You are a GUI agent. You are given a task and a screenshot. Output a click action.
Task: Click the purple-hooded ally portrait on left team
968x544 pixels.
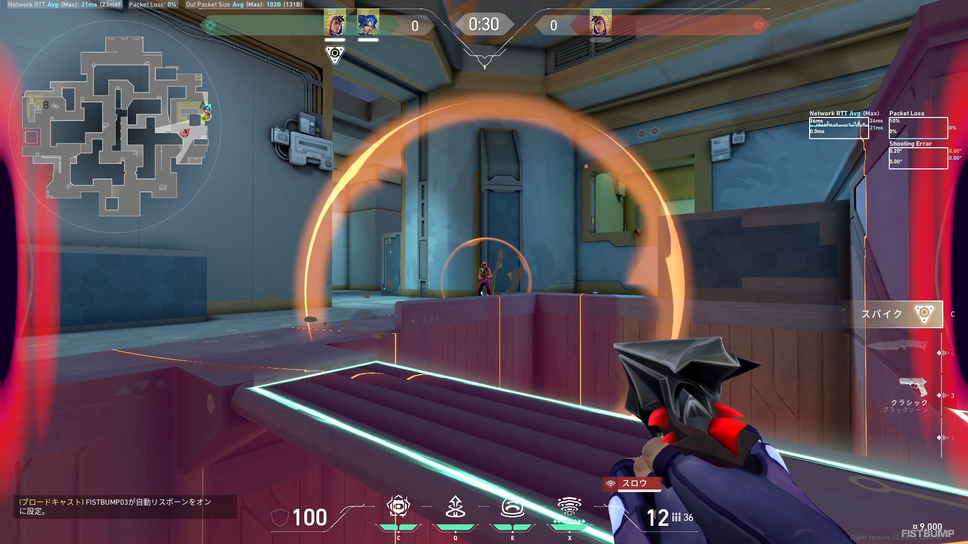tap(336, 23)
